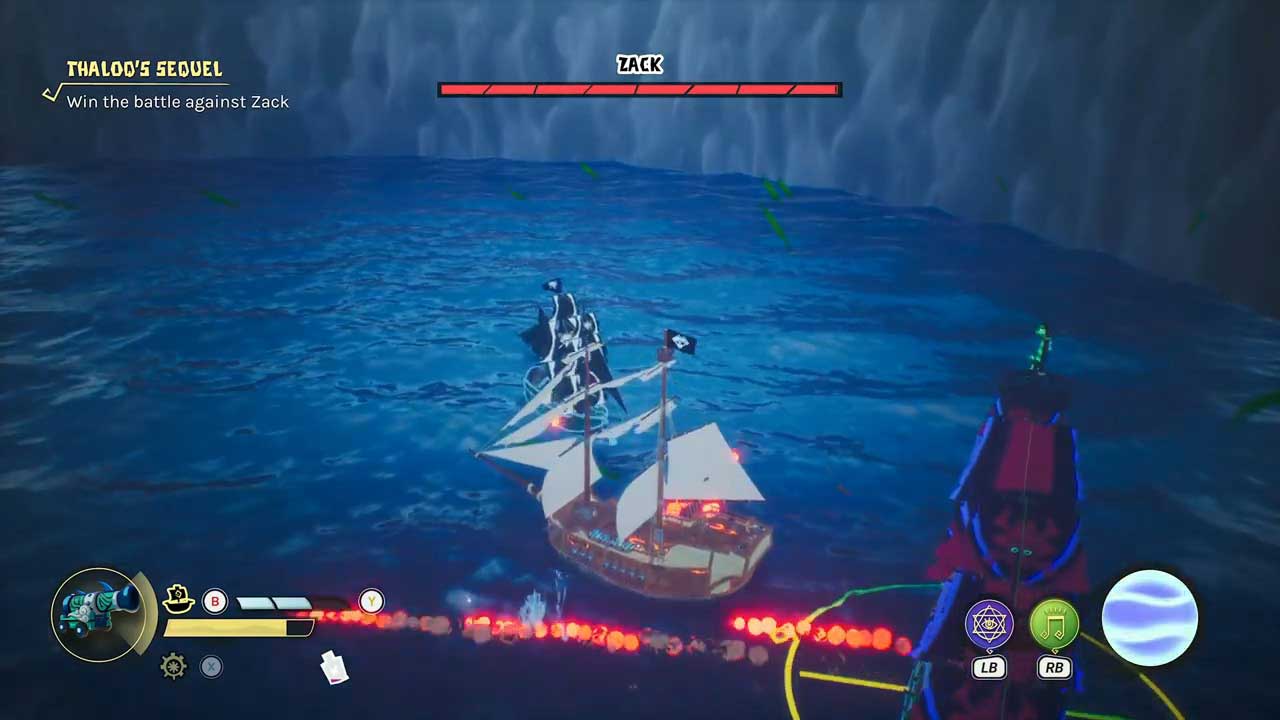Select the cannon weapon icon
The height and width of the screenshot is (720, 1280).
[x=97, y=613]
